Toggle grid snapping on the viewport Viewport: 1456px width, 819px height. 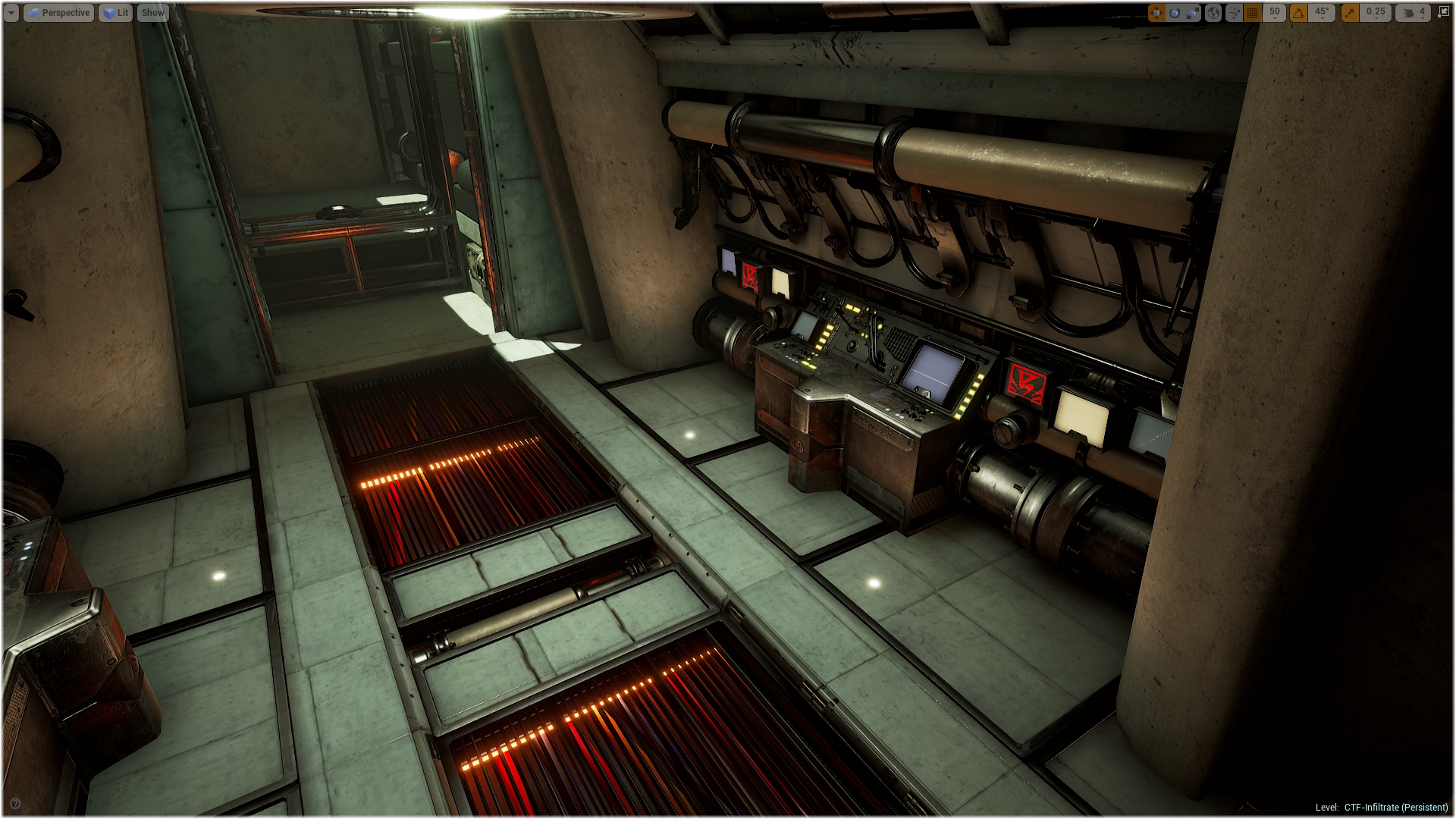[x=1253, y=13]
